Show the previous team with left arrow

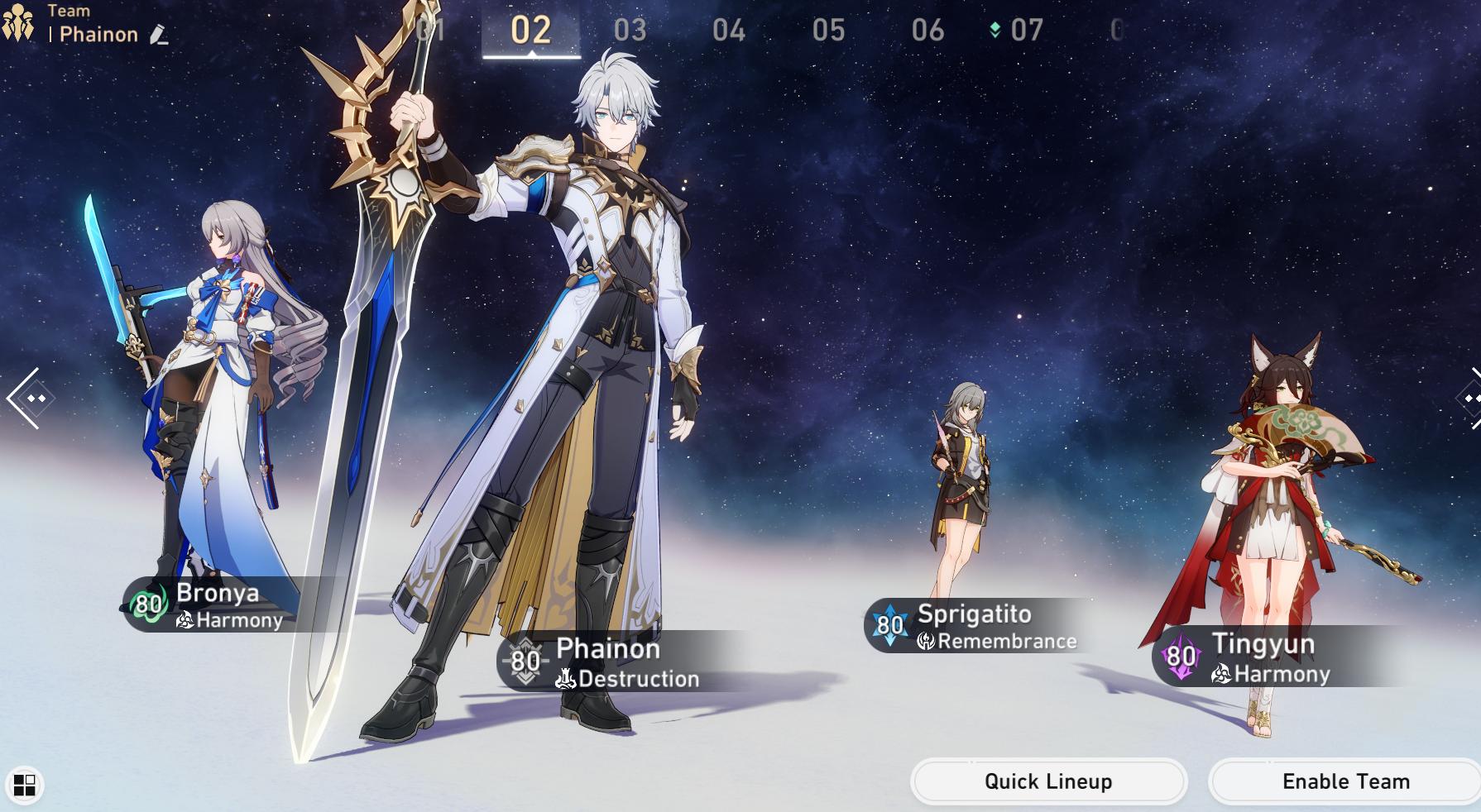click(25, 399)
